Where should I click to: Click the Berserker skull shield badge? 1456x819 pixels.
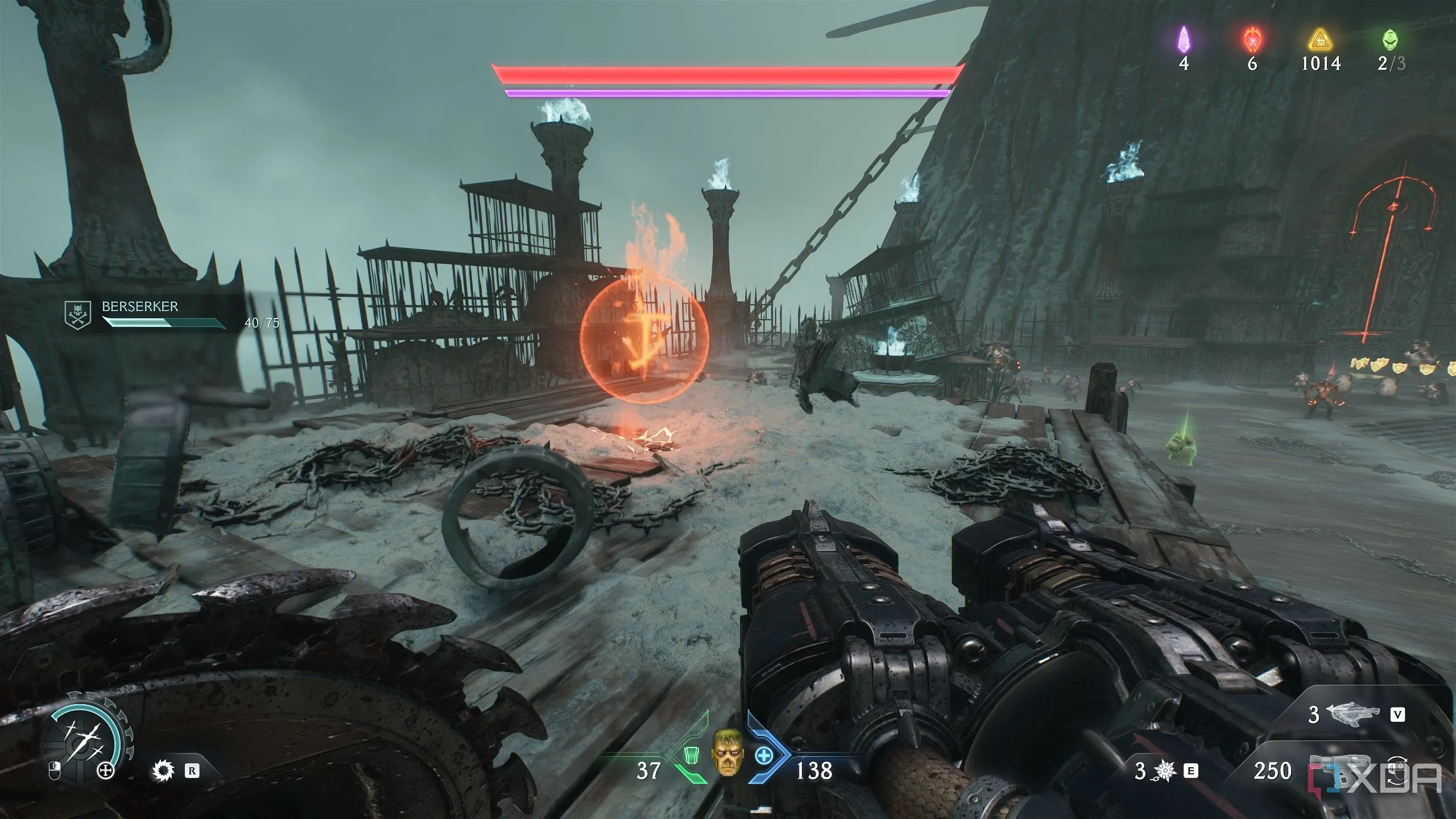pyautogui.click(x=78, y=315)
